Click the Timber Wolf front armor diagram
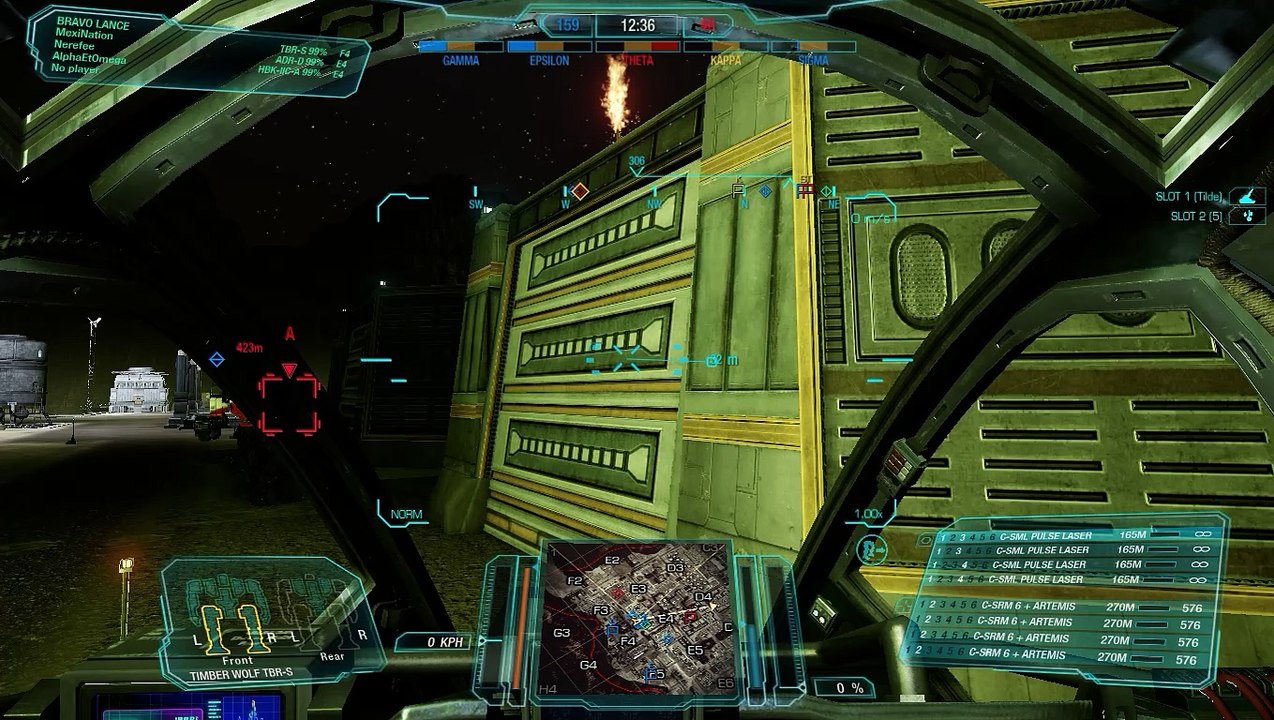The image size is (1274, 720). 238,627
